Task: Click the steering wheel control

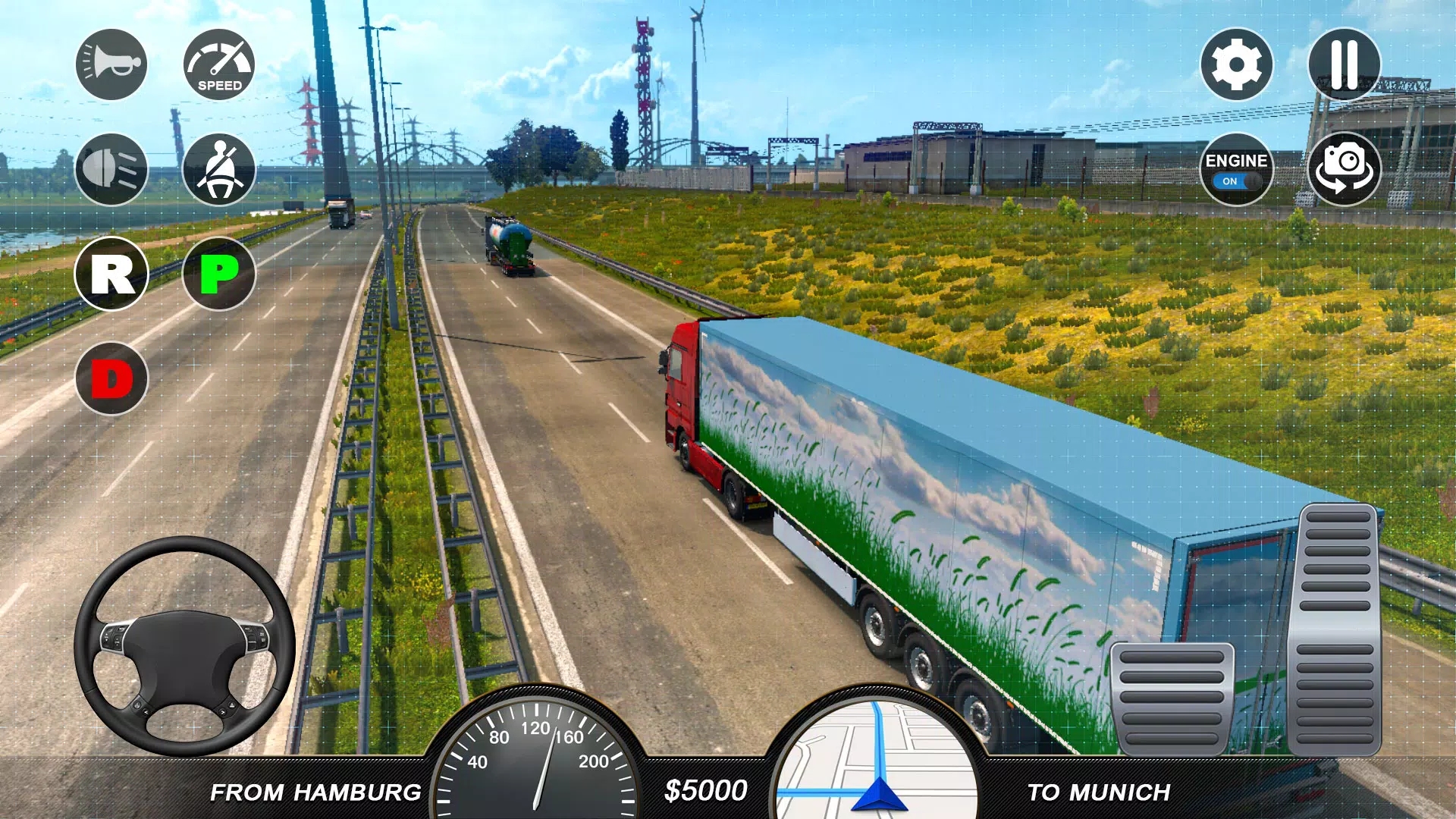Action: coord(184,647)
